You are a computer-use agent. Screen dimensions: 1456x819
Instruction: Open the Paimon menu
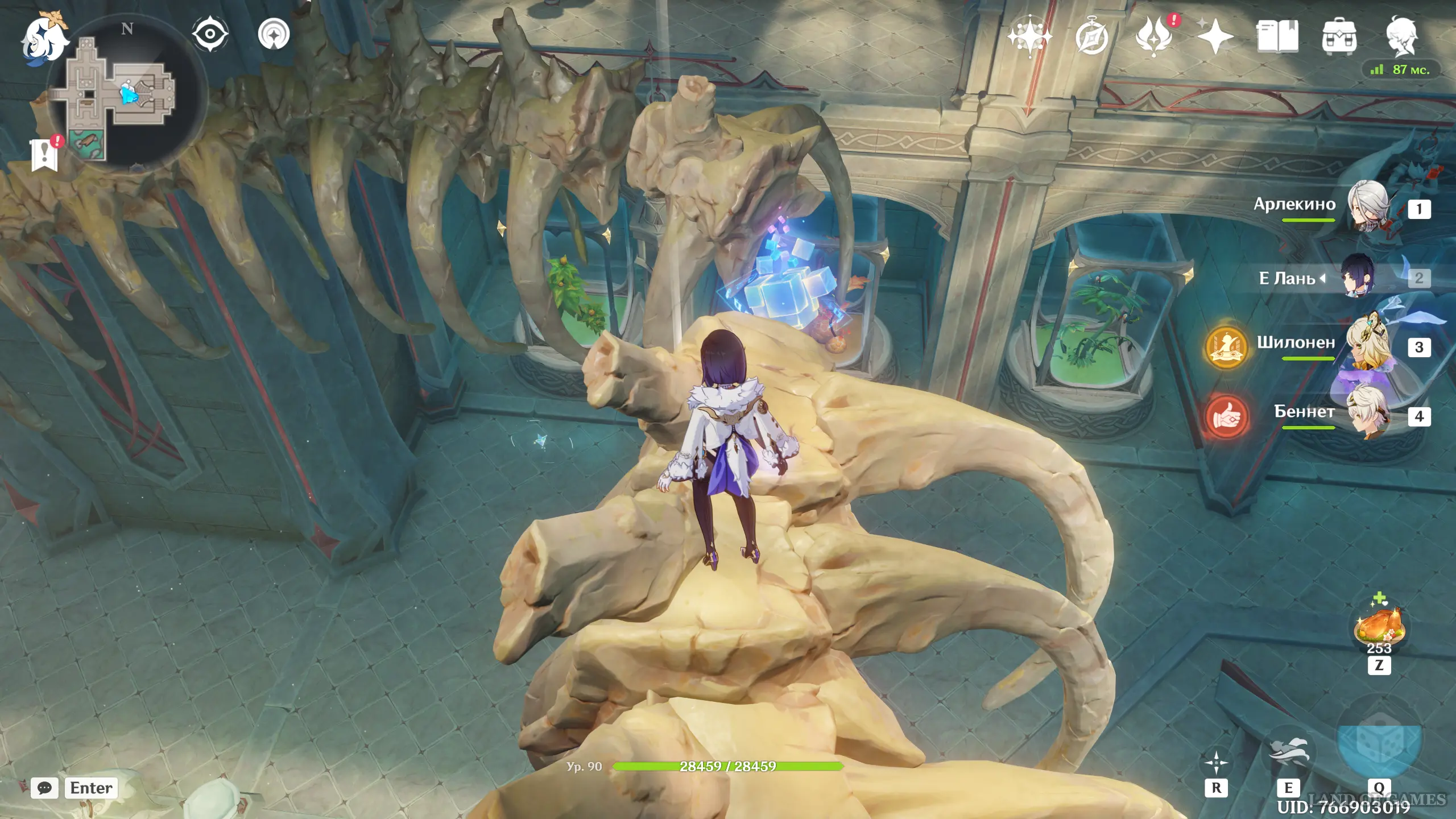(44, 38)
